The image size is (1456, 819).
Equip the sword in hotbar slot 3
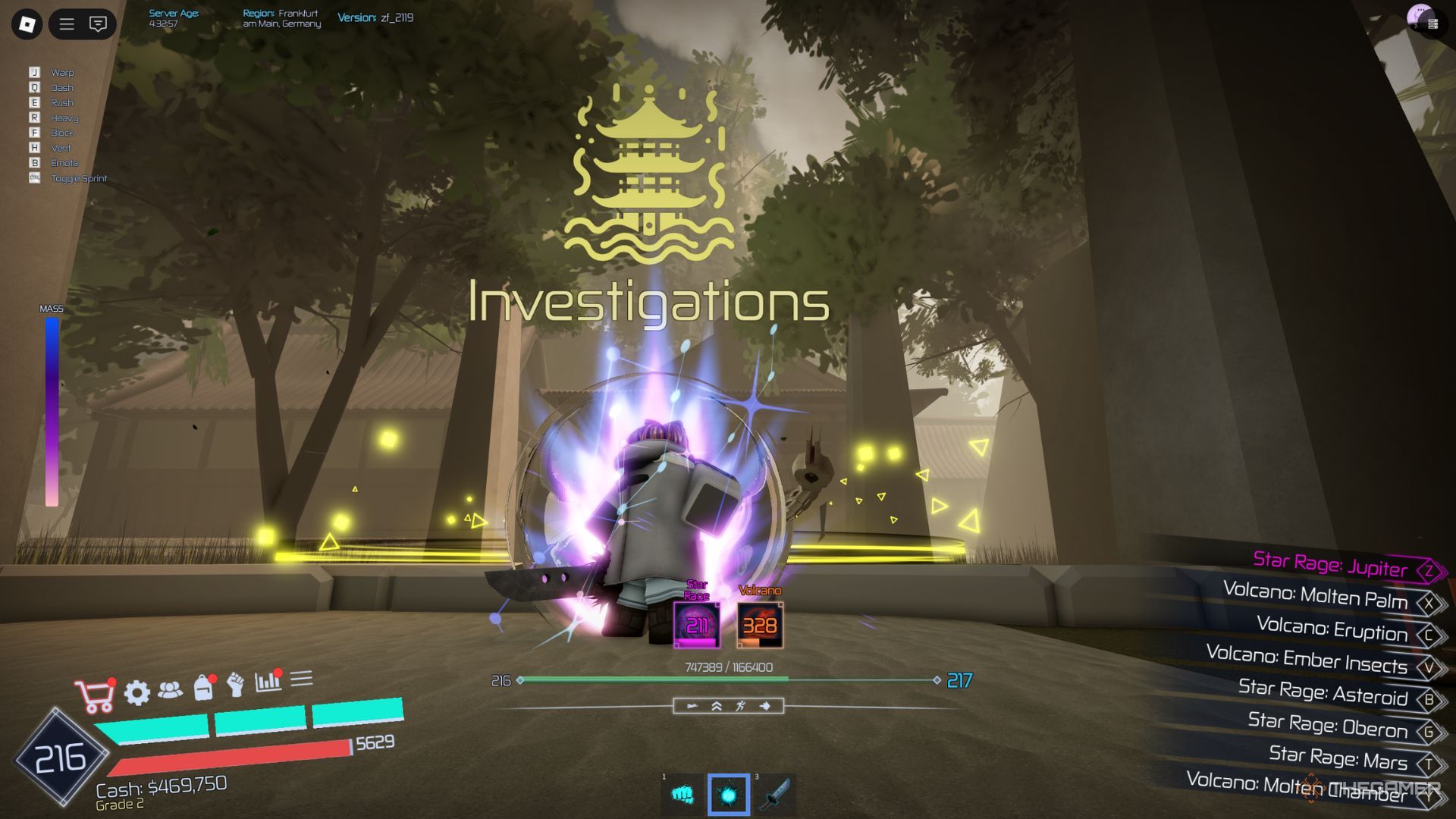pos(775,795)
